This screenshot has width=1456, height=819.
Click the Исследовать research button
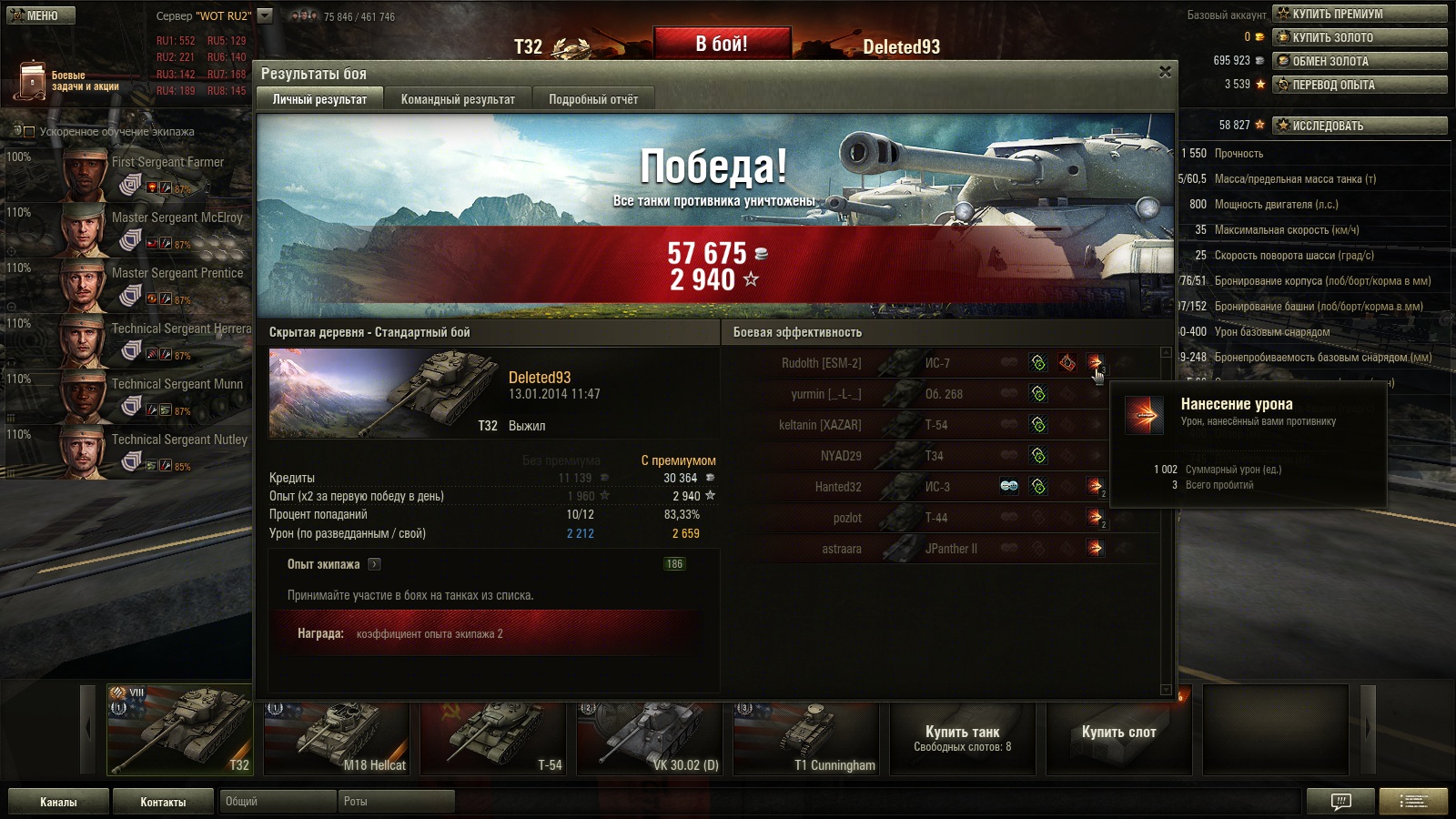tap(1360, 126)
